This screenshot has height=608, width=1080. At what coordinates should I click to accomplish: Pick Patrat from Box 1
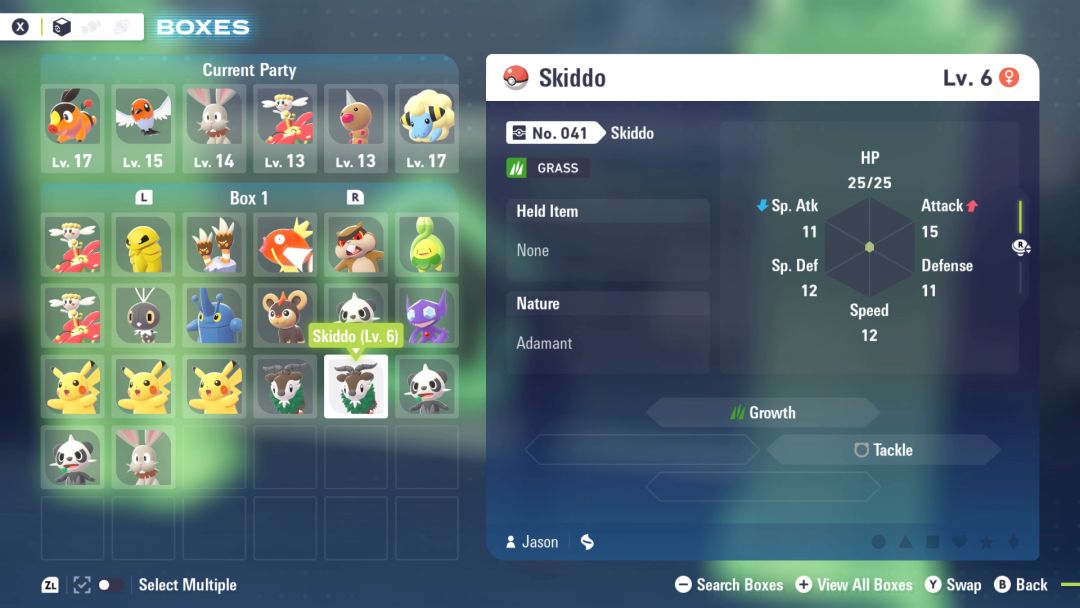click(355, 244)
